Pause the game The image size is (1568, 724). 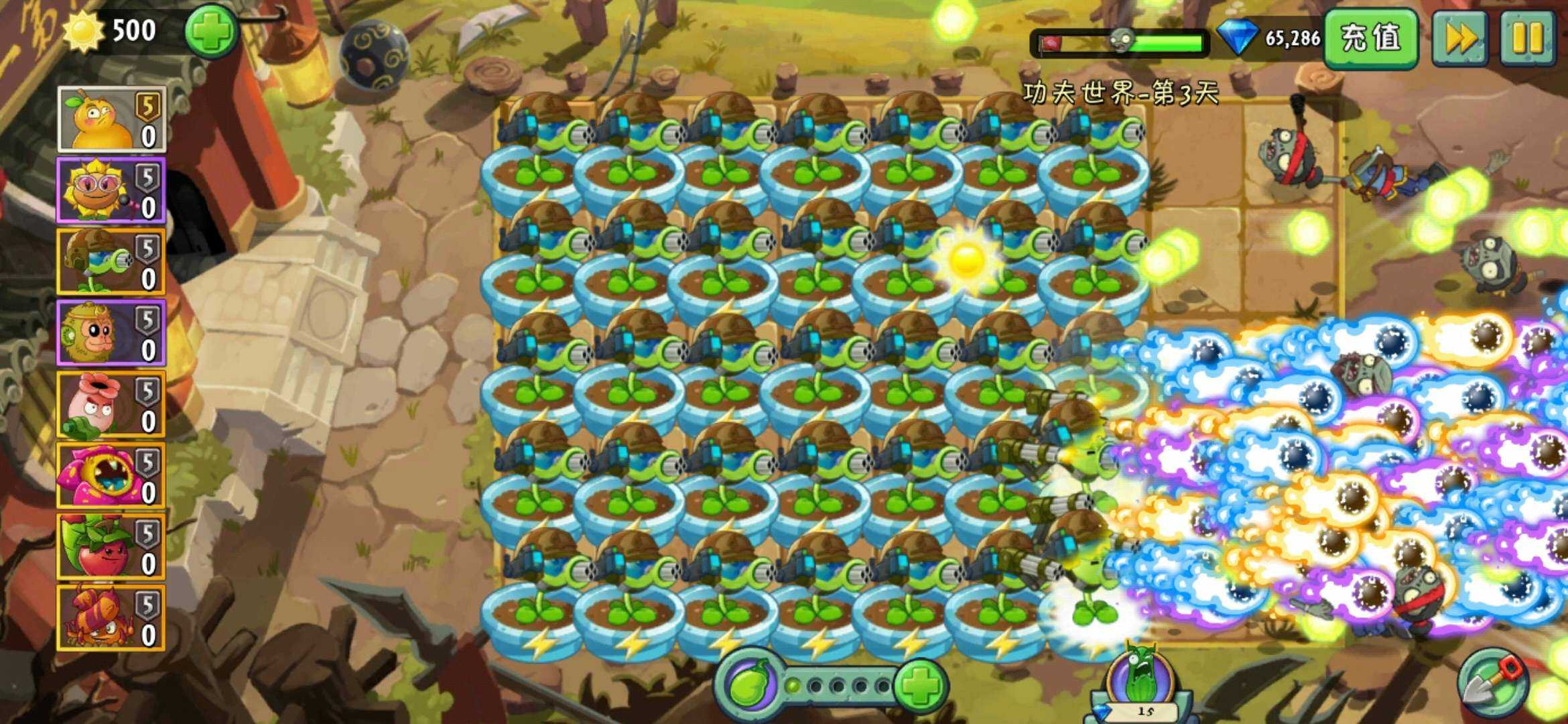[1528, 38]
